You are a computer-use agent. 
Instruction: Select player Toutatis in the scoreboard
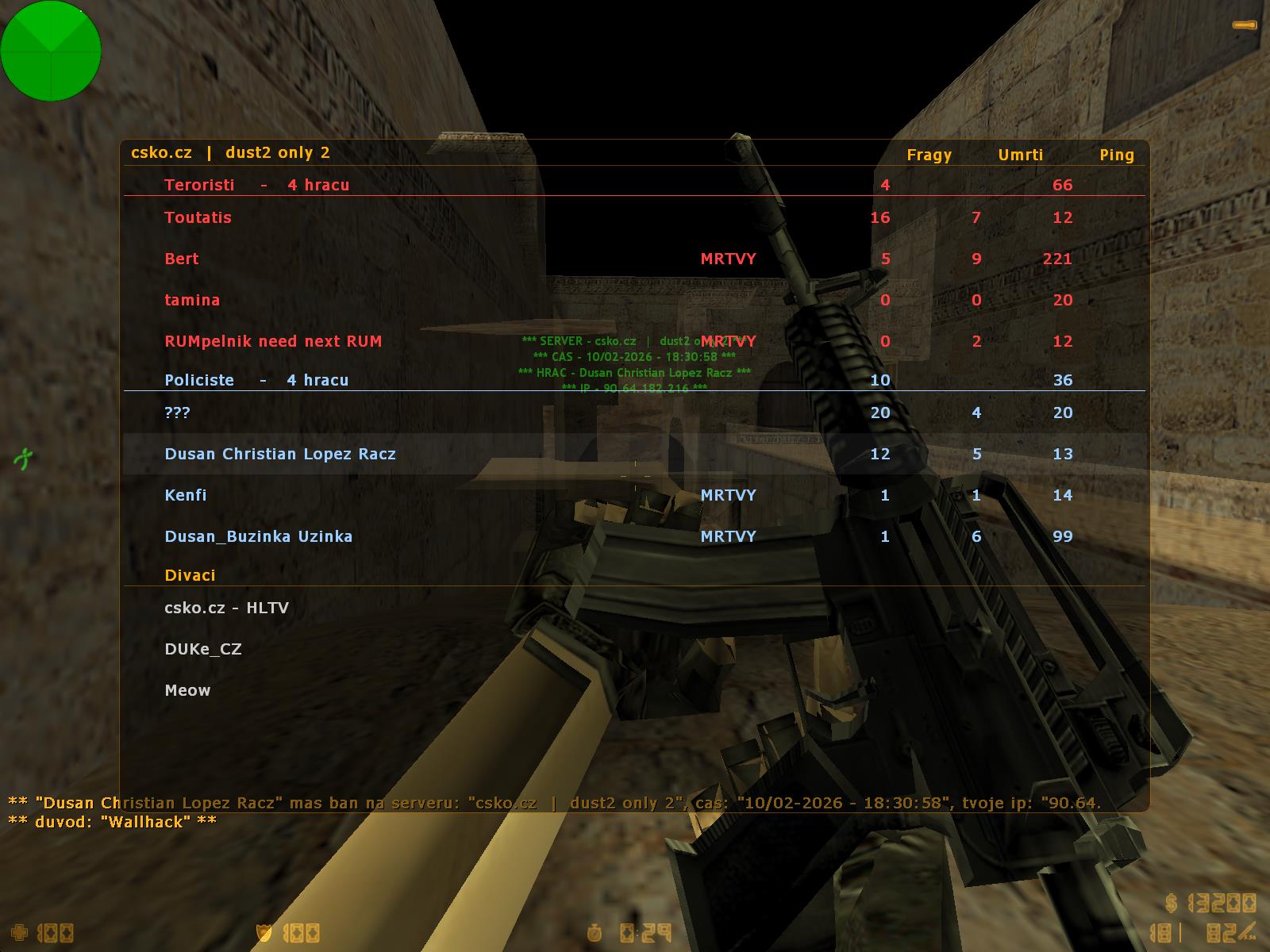(x=198, y=217)
